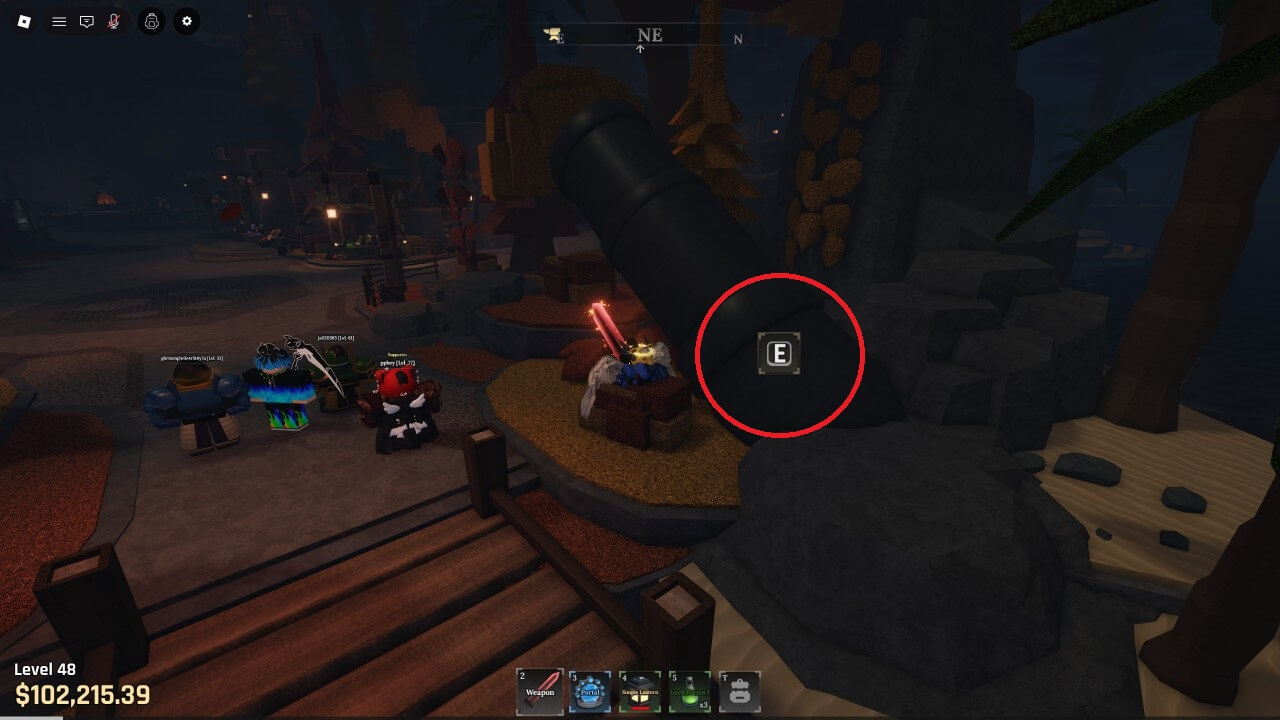
Task: Equip the Simple Lantern slot
Action: pyautogui.click(x=640, y=691)
